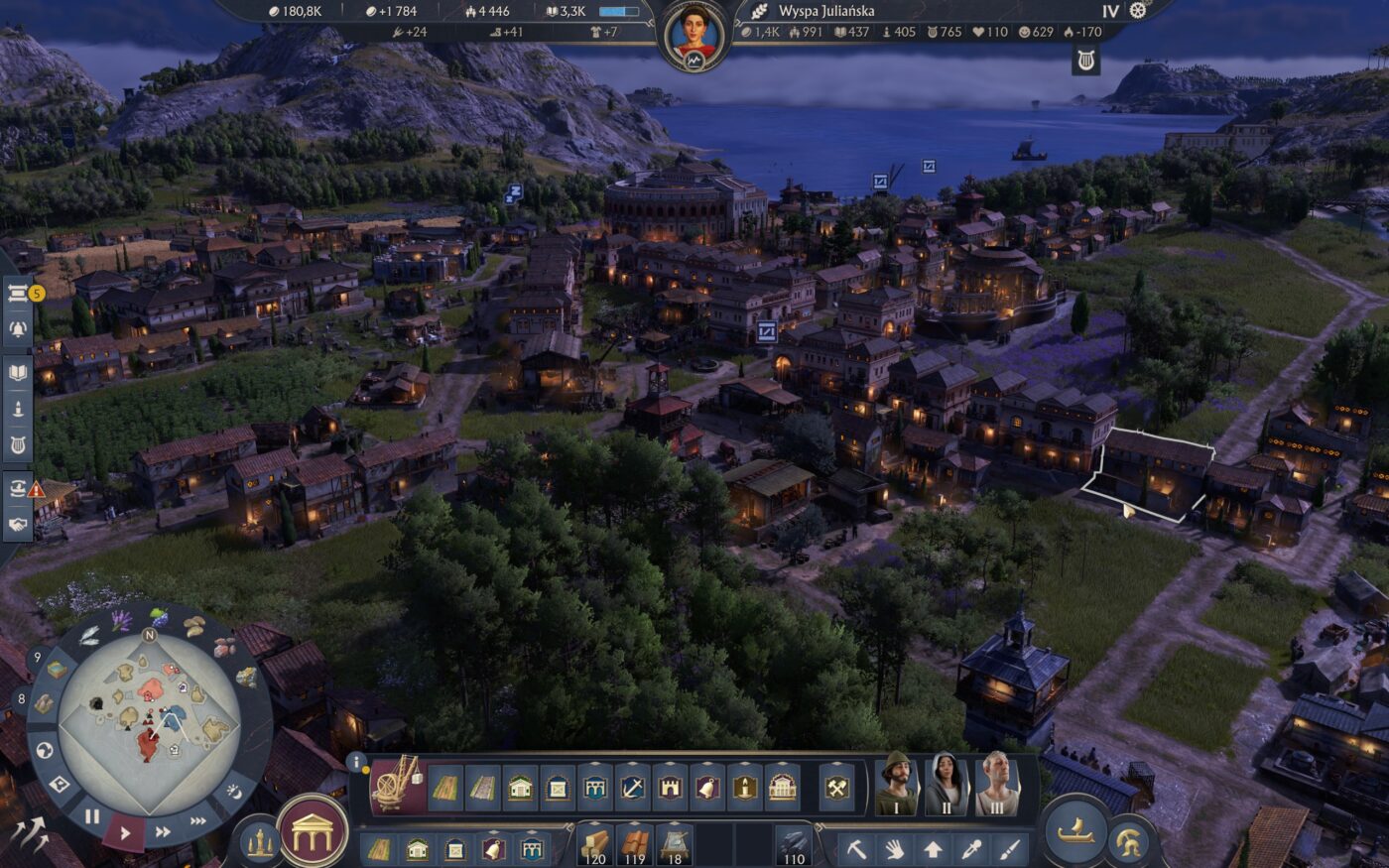Viewport: 1389px width, 868px height.
Task: Choose the tier III population portrait
Action: pyautogui.click(x=996, y=783)
